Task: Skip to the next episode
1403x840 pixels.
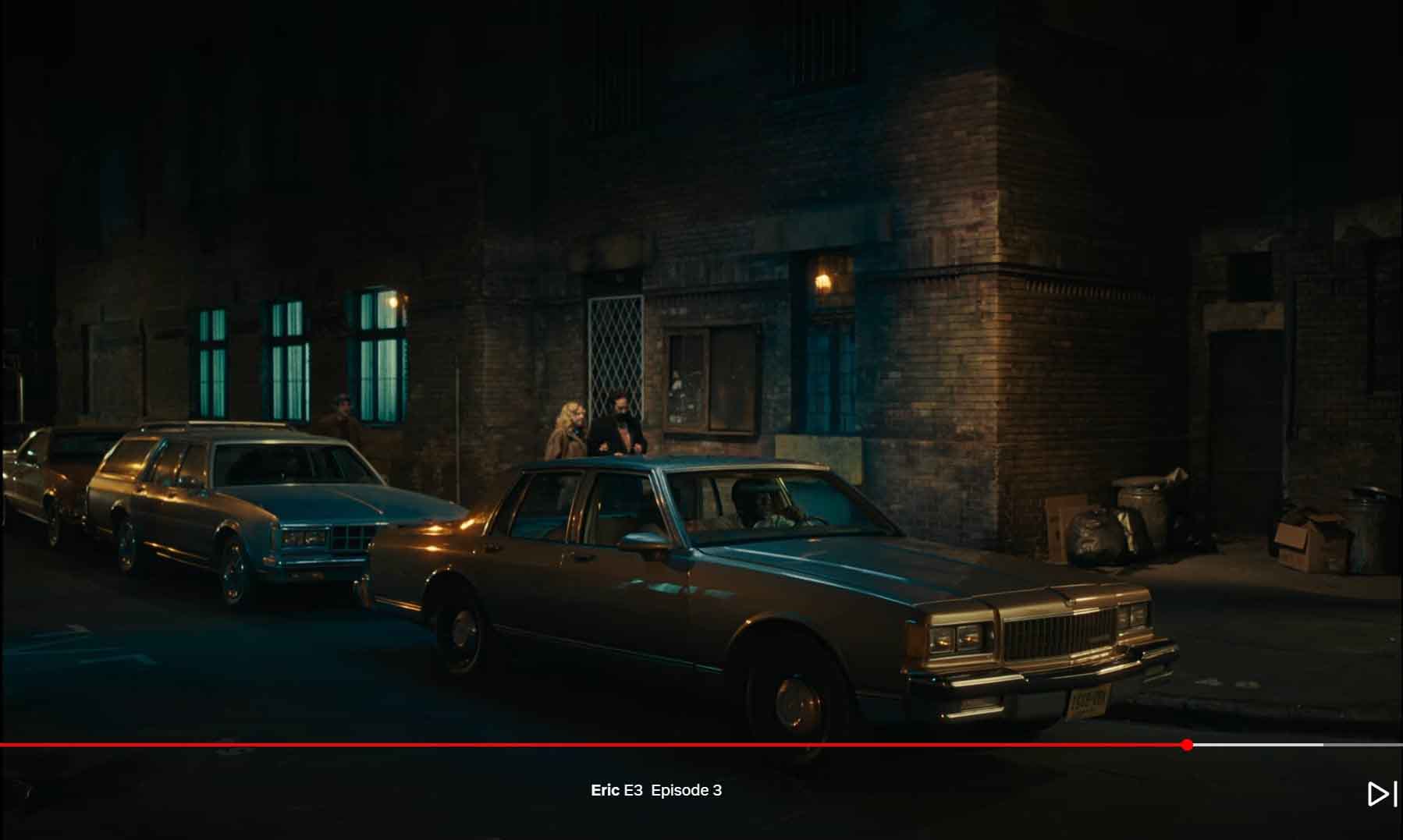Action: click(x=1381, y=794)
